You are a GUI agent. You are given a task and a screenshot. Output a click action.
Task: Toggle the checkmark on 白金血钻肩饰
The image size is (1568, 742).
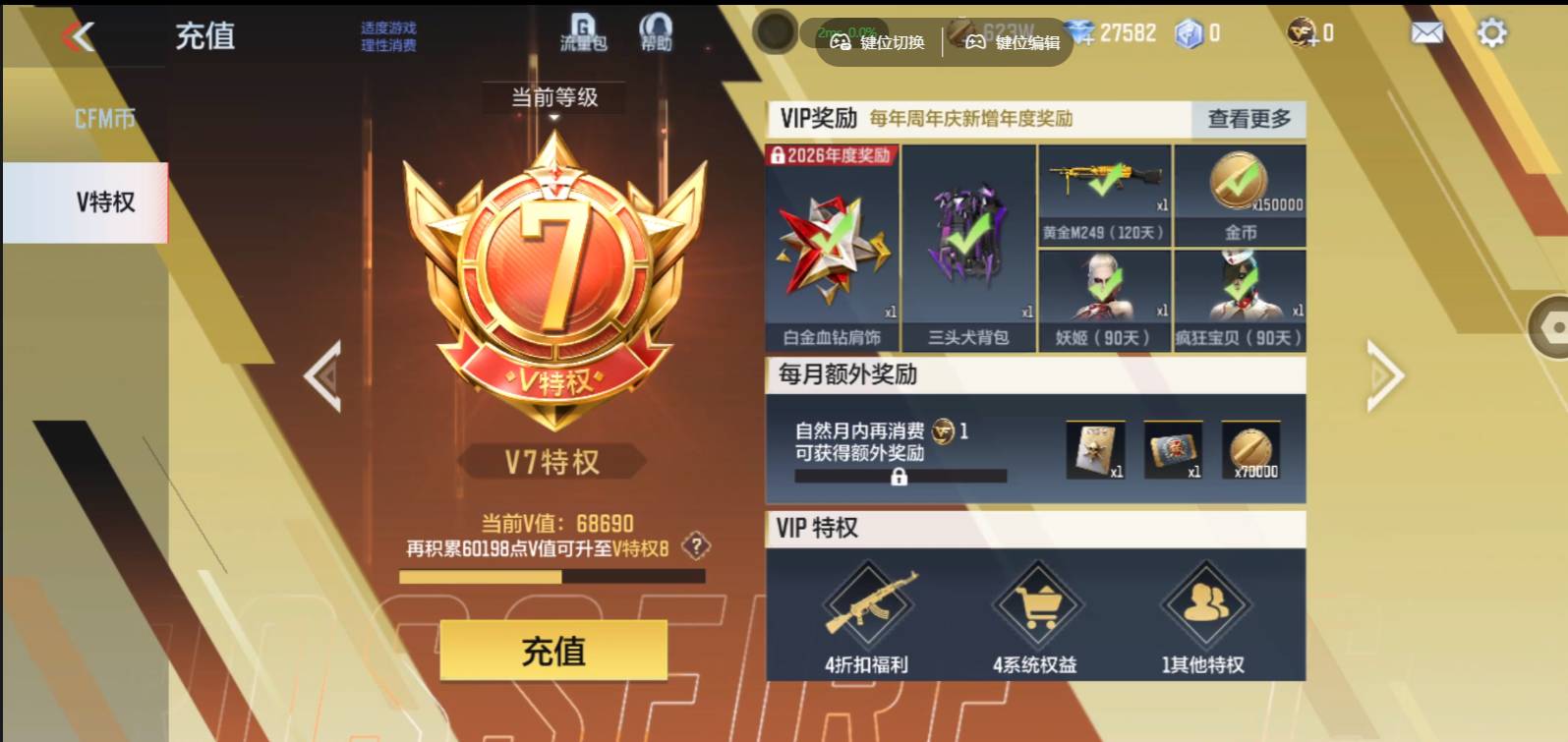tap(831, 236)
